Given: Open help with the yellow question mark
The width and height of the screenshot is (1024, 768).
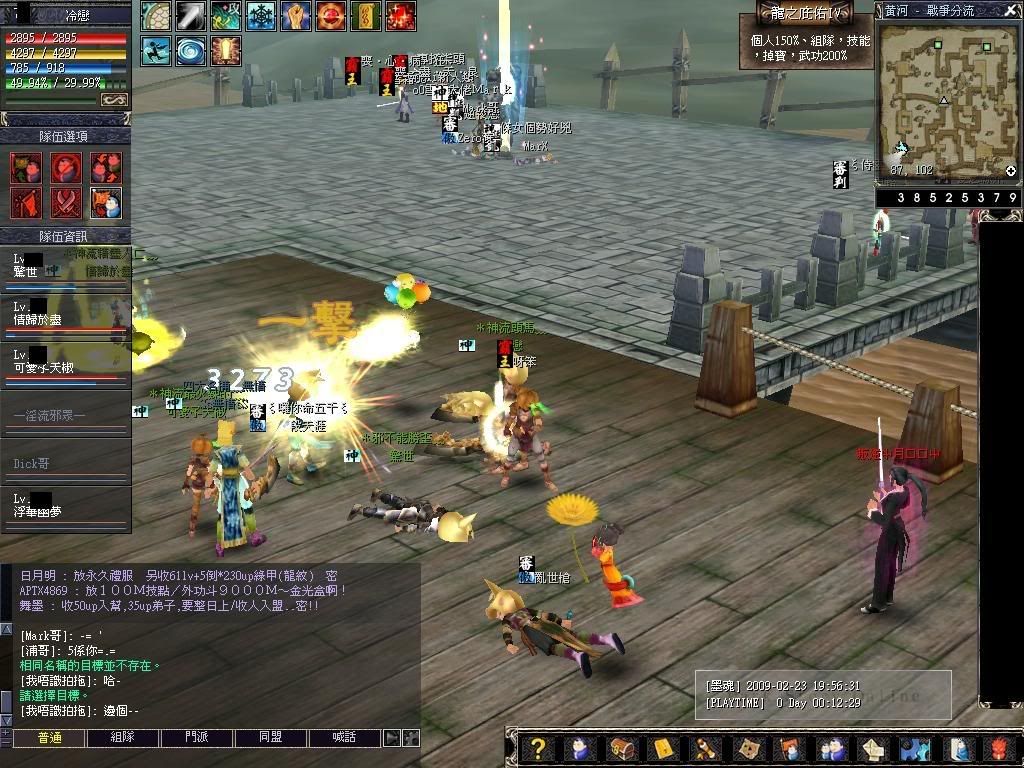Looking at the screenshot, I should pyautogui.click(x=537, y=749).
